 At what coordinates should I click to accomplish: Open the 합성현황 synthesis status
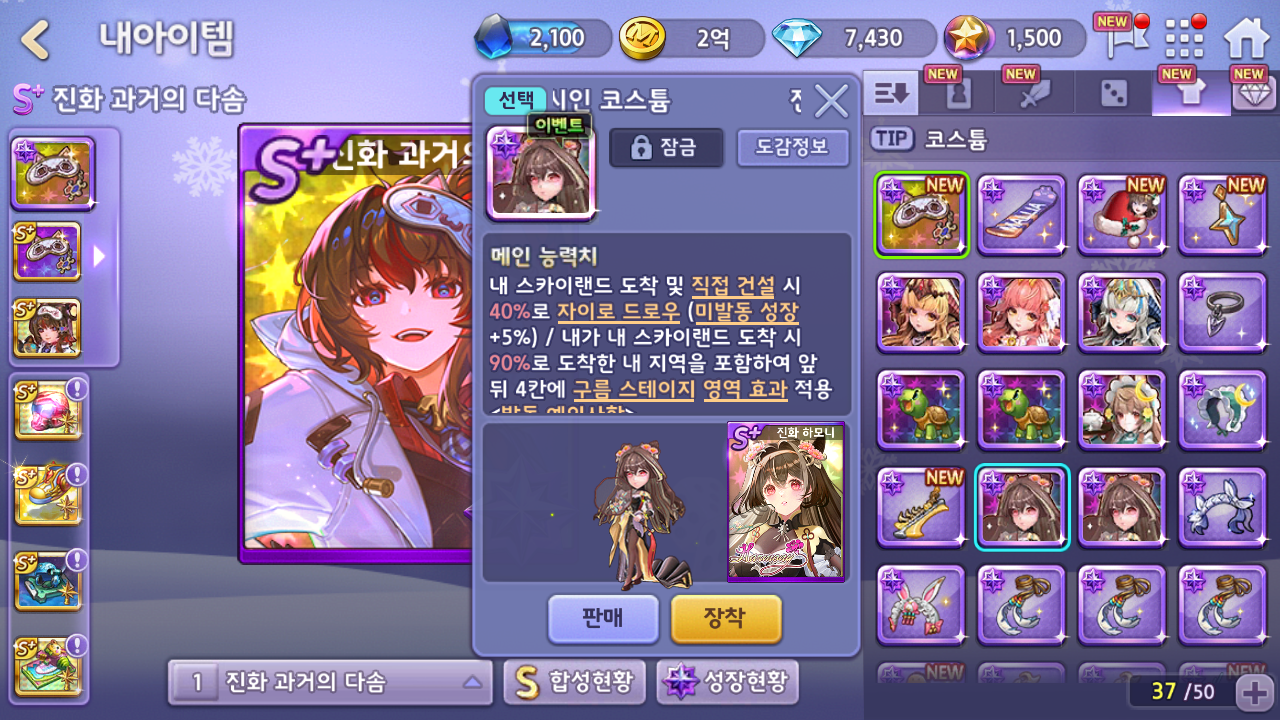coord(574,683)
